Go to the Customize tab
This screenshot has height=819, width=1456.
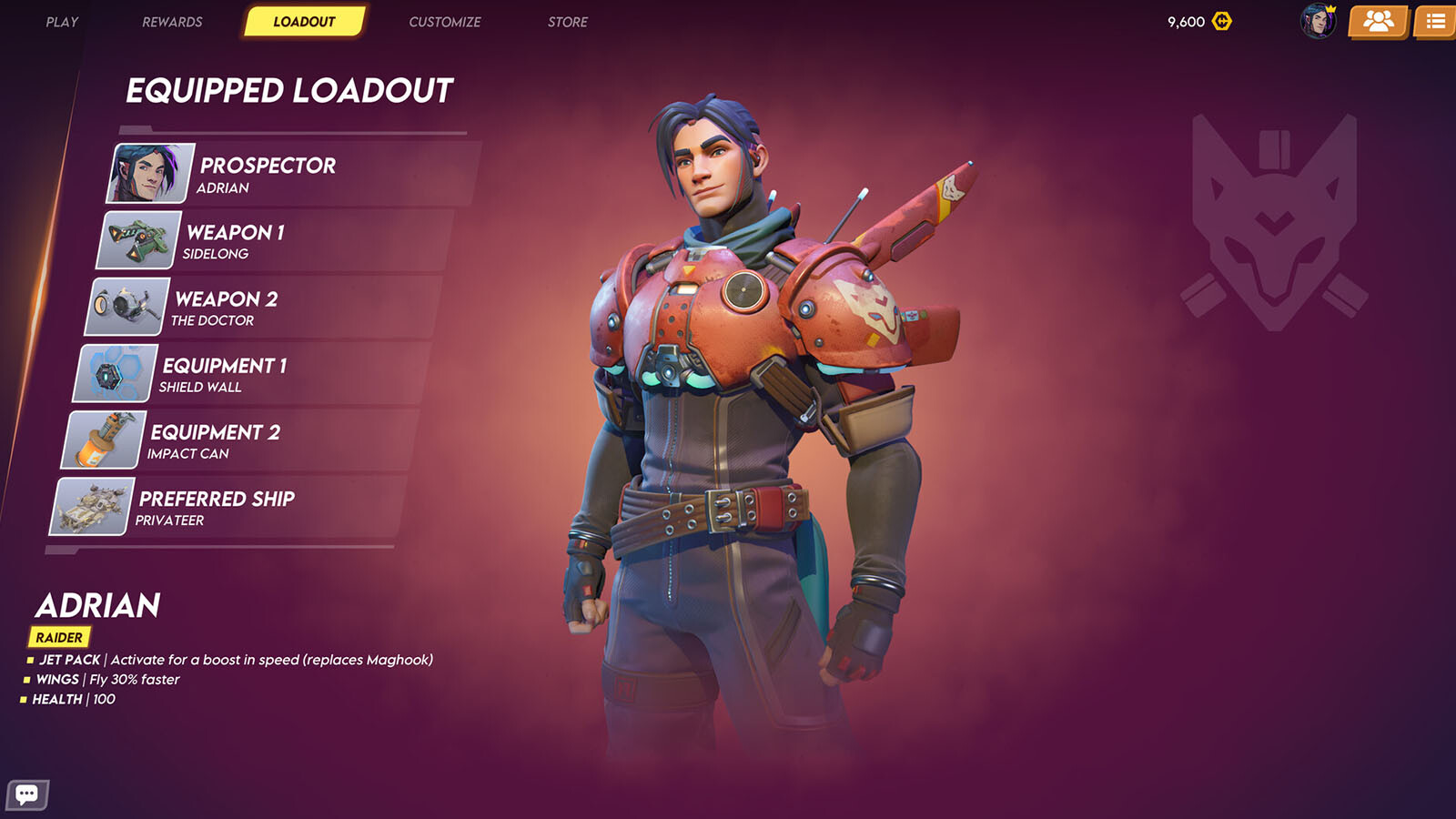444,22
